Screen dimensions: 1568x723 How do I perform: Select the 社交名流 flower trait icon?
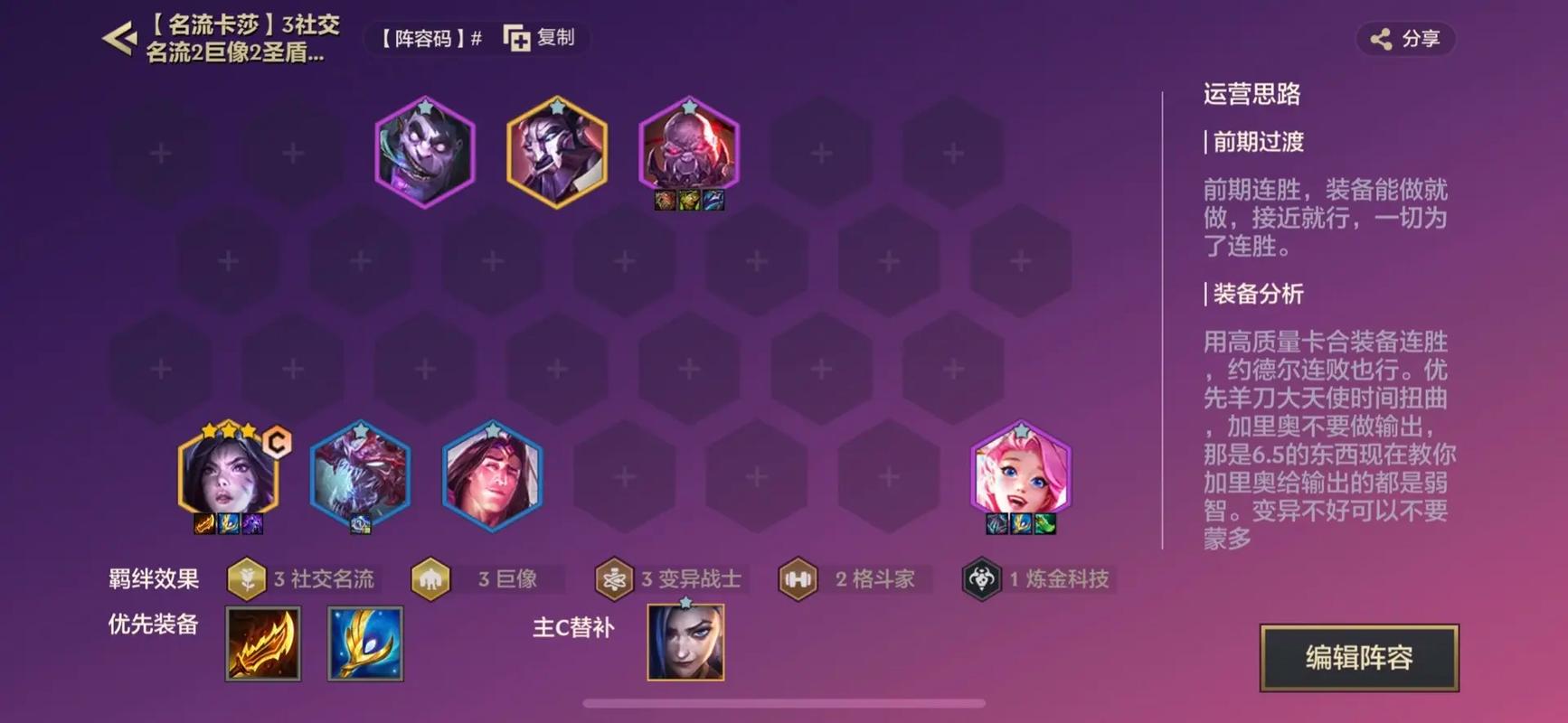click(245, 579)
